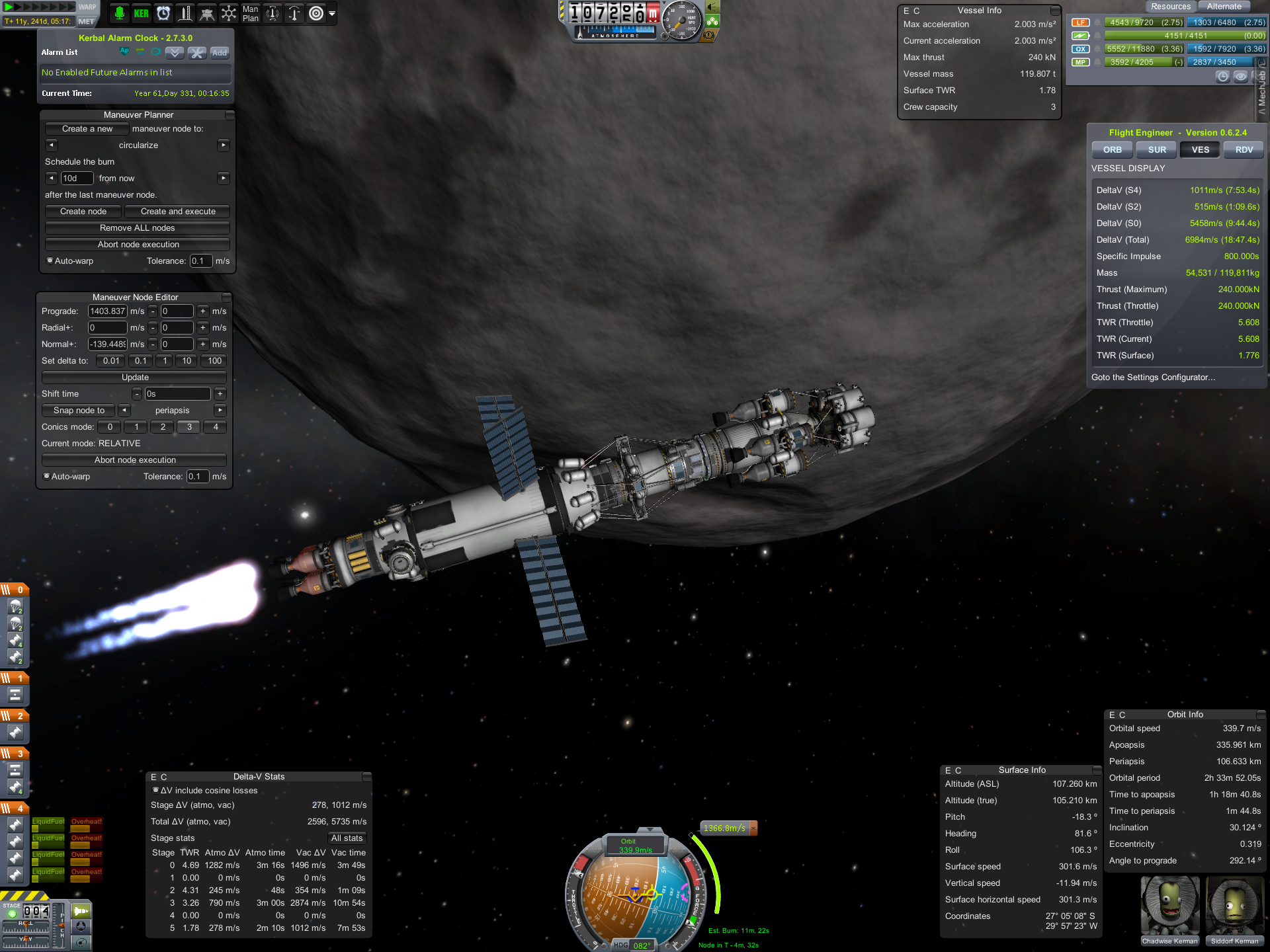
Task: Snap node to selected point
Action: 79,411
